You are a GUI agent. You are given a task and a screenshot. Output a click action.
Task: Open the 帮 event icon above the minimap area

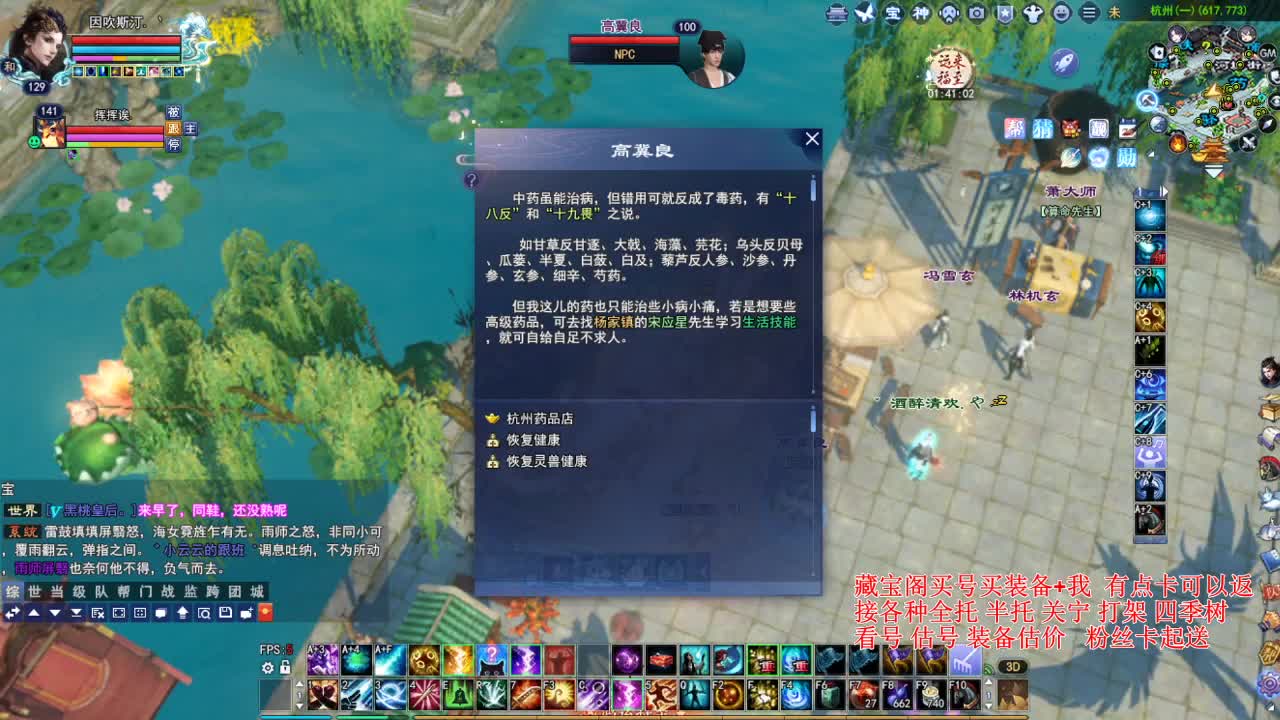(1015, 126)
